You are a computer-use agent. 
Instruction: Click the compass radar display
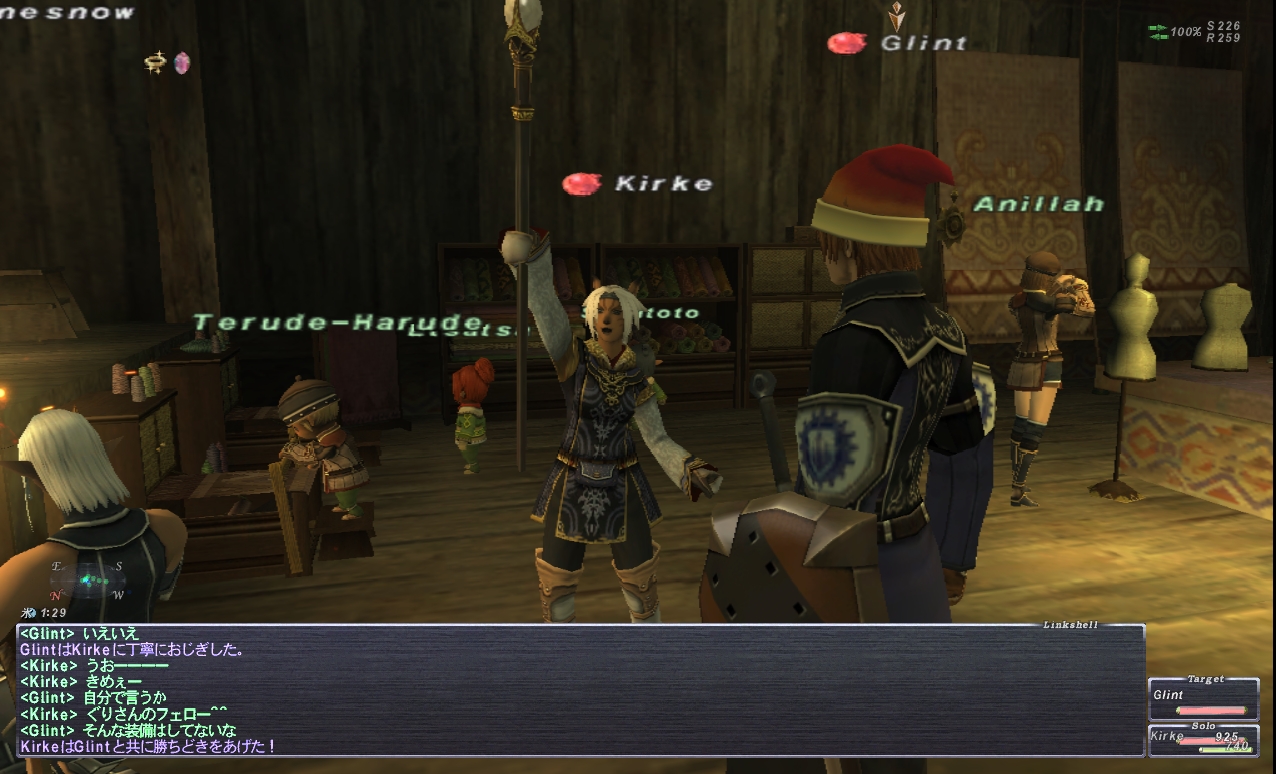click(x=88, y=580)
